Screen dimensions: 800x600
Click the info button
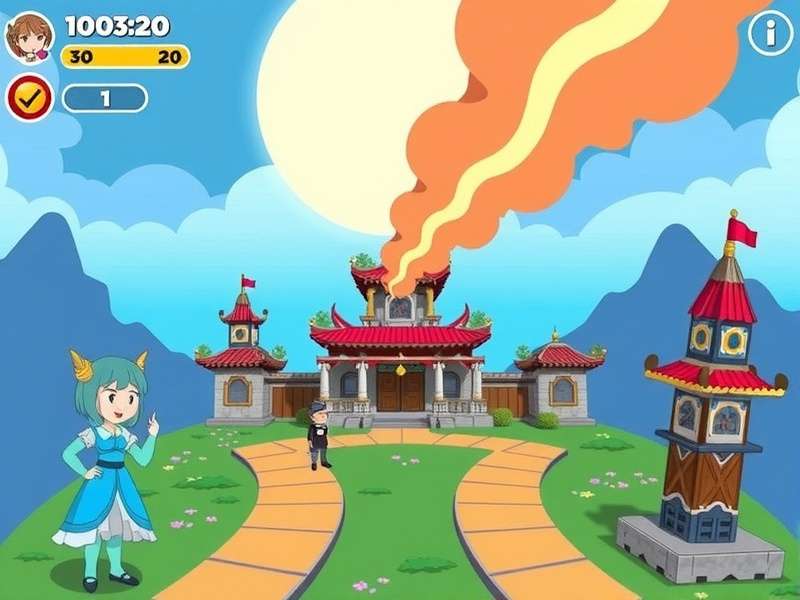(770, 33)
